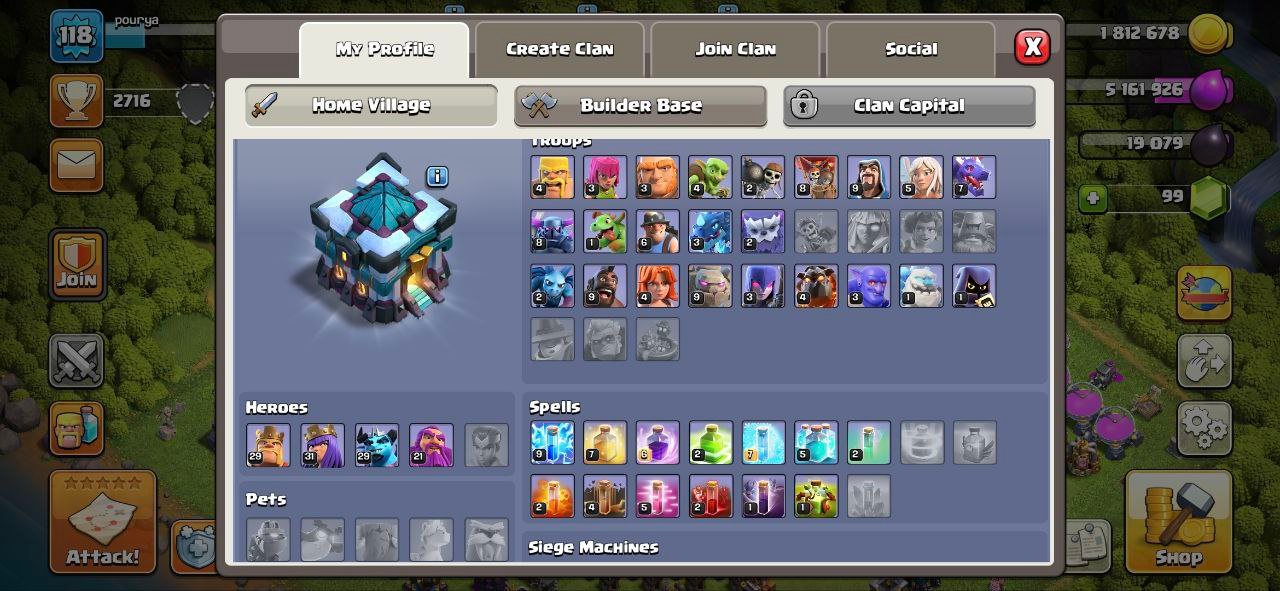
Task: Open the crossed swords battle log
Action: coord(76,360)
